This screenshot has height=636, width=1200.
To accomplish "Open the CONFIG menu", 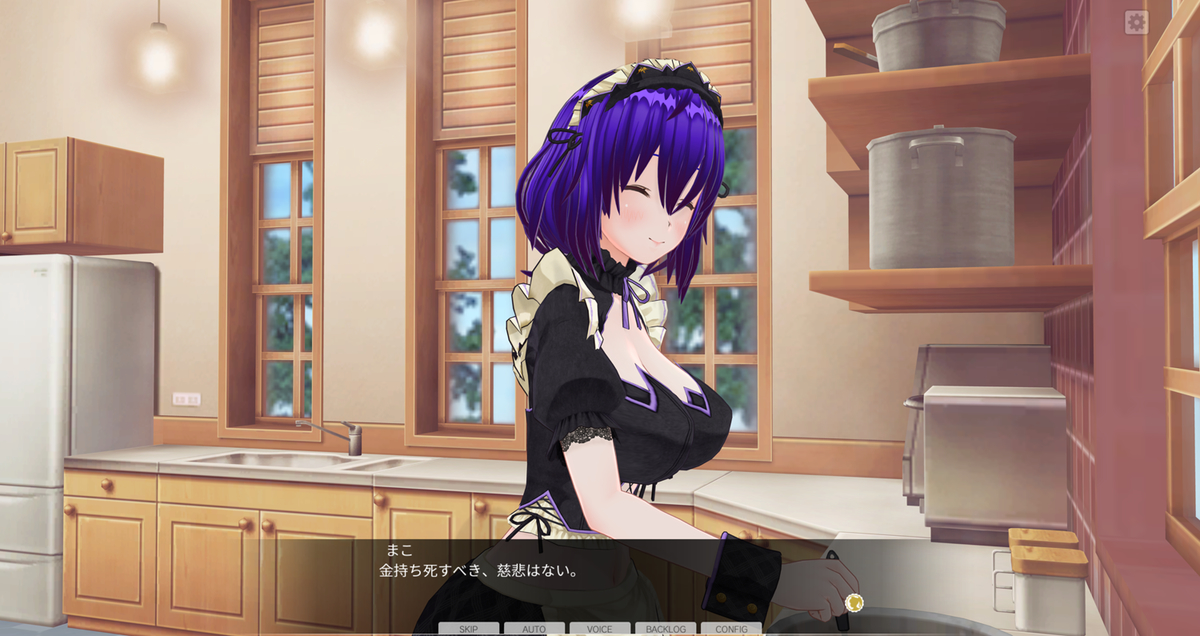I will pyautogui.click(x=731, y=629).
